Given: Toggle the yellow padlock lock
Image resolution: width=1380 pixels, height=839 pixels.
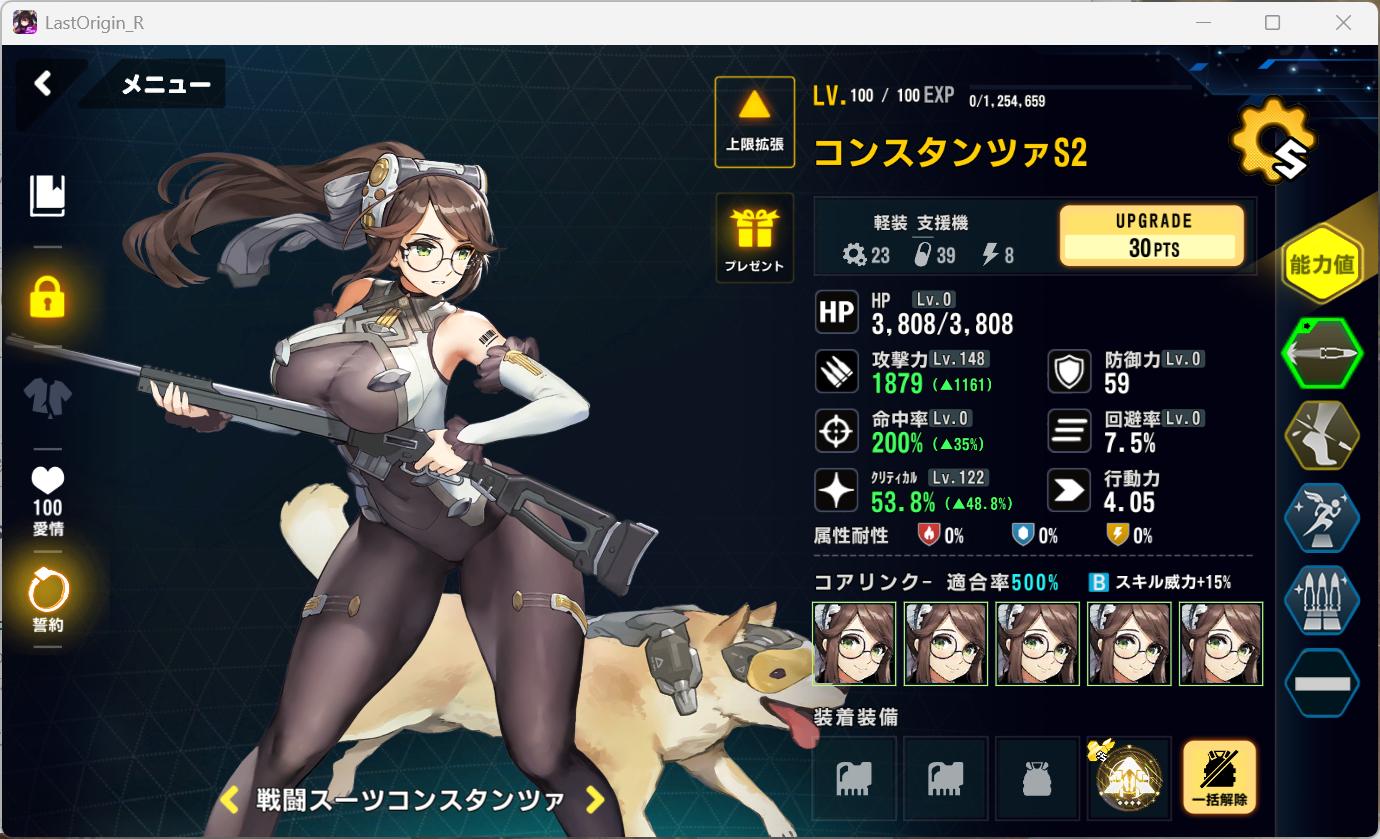Looking at the screenshot, I should click(x=47, y=297).
